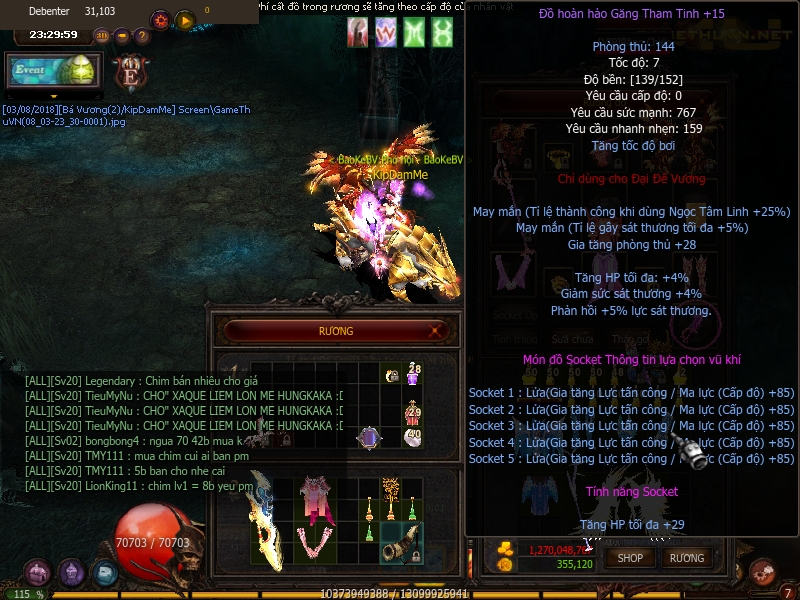Viewport: 800px width, 600px height.
Task: Select the purple potion stack of 28
Action: 412,375
